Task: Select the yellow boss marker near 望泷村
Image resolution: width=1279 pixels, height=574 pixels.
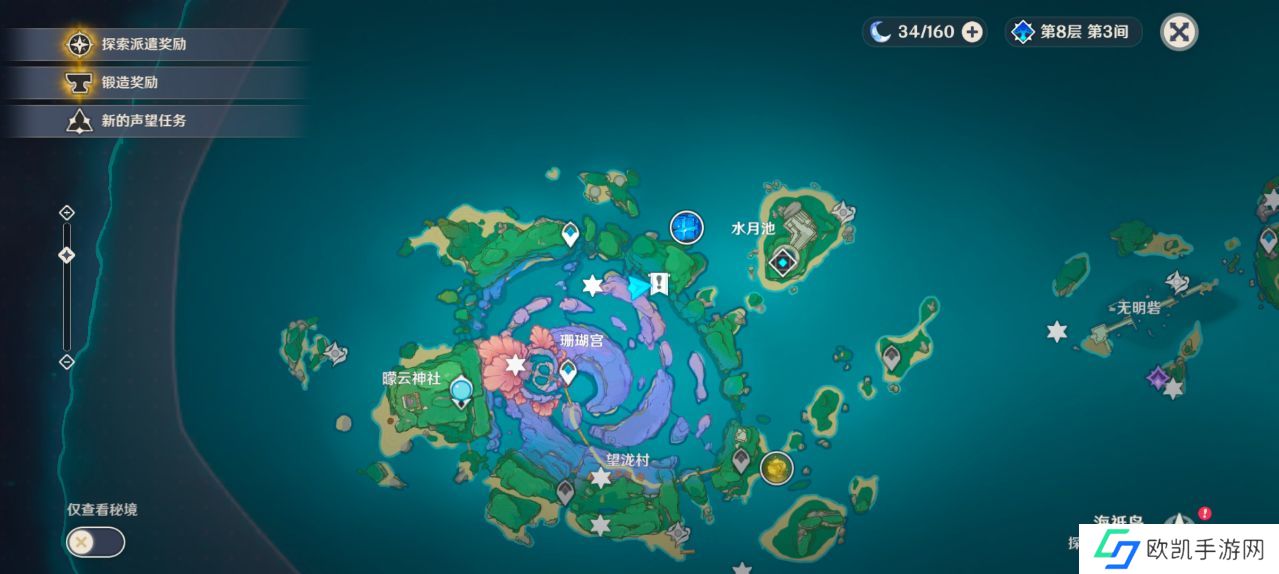Action: point(775,467)
